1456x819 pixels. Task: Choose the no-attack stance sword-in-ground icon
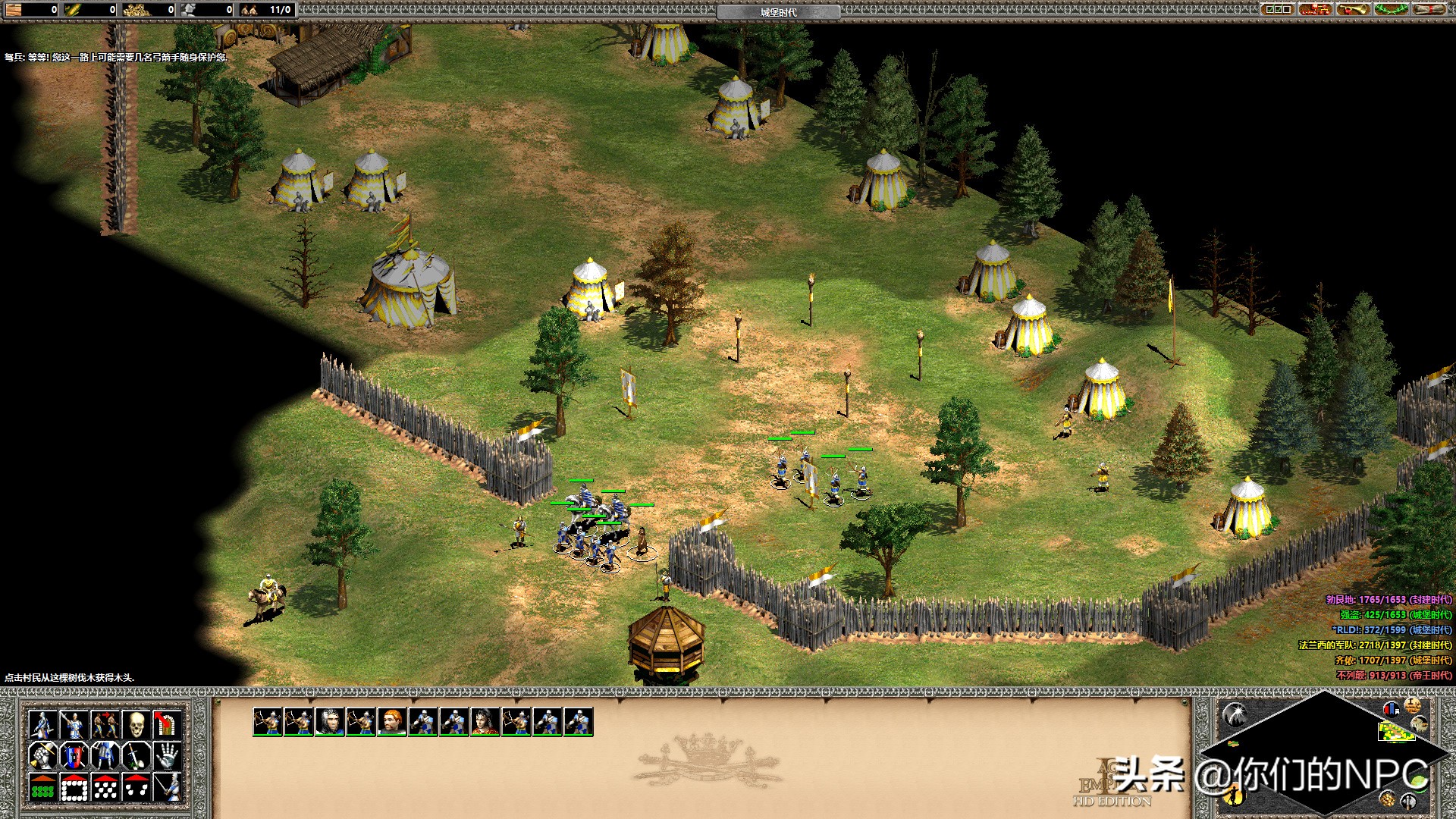pyautogui.click(x=136, y=756)
